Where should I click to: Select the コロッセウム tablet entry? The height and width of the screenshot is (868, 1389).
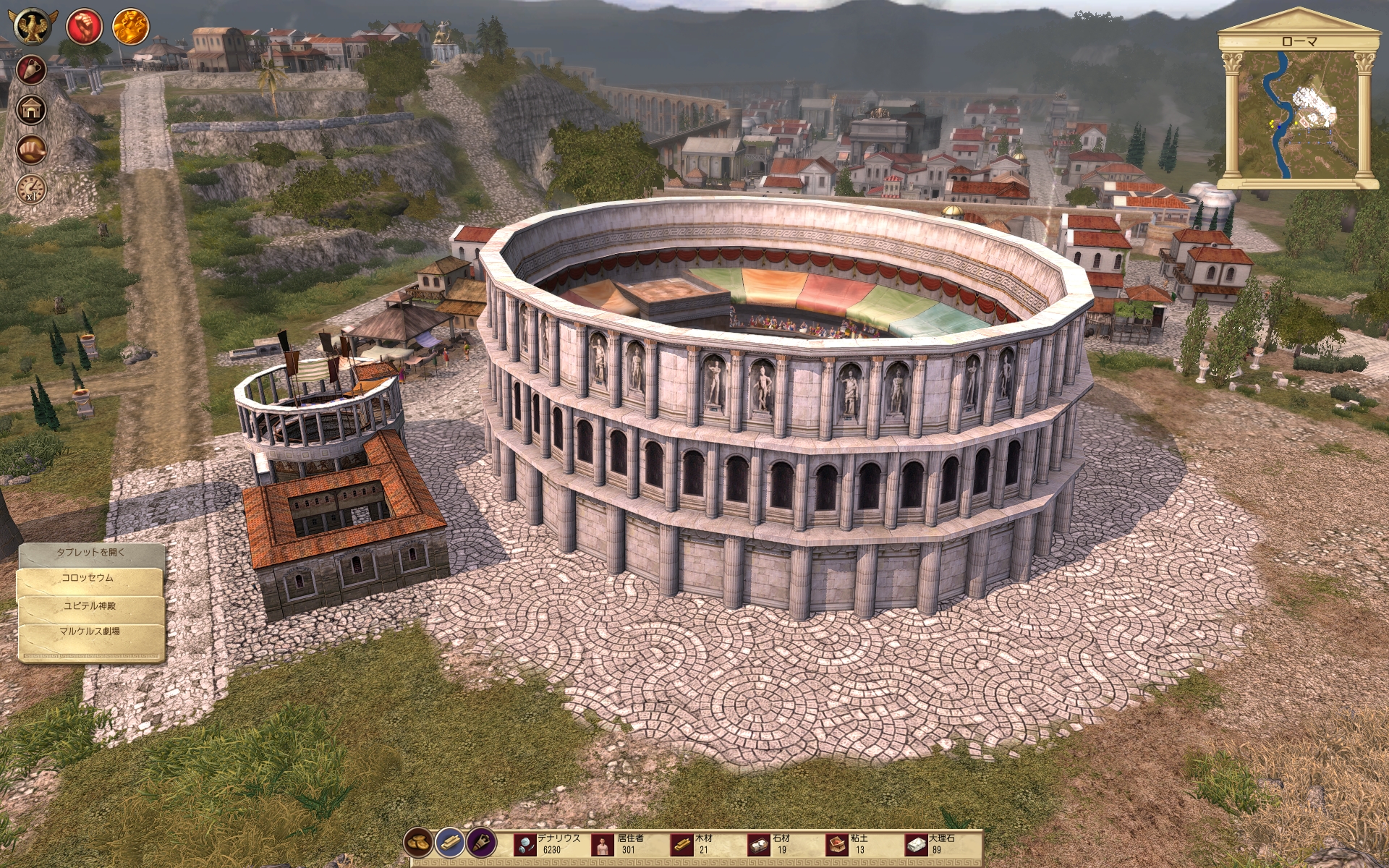point(88,579)
